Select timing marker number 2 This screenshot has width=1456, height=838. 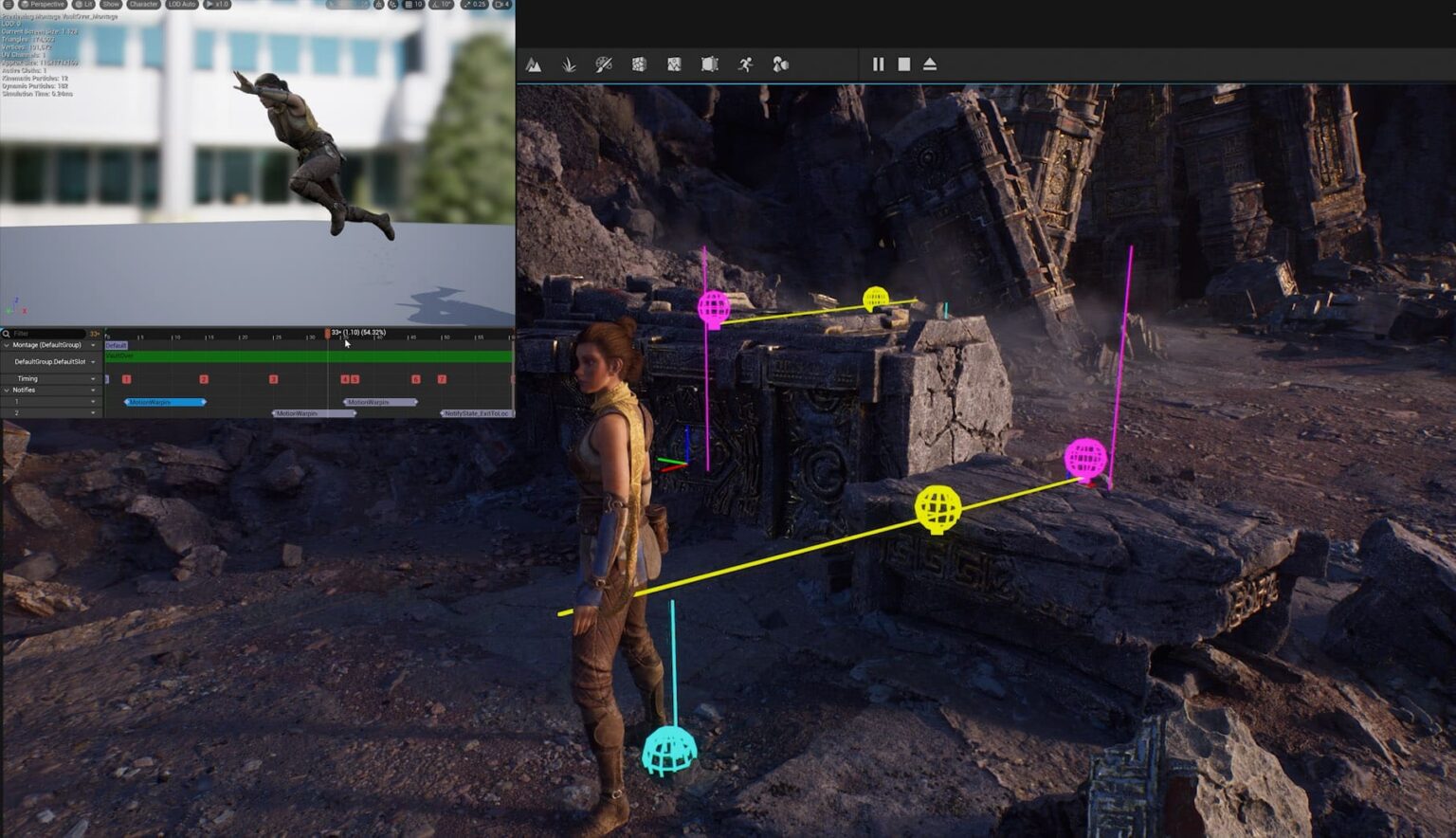(204, 379)
